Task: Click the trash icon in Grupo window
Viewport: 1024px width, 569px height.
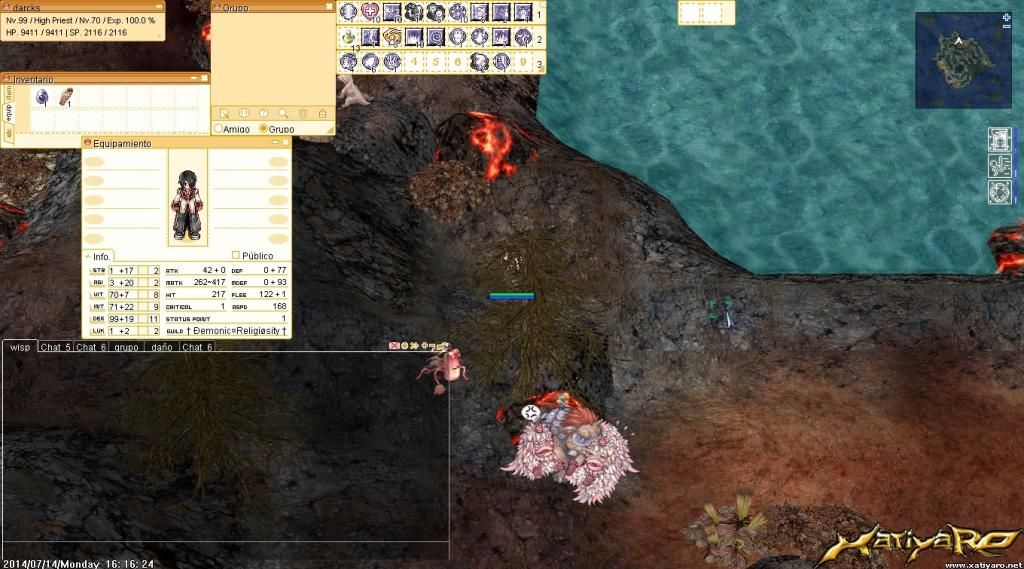Action: (303, 114)
